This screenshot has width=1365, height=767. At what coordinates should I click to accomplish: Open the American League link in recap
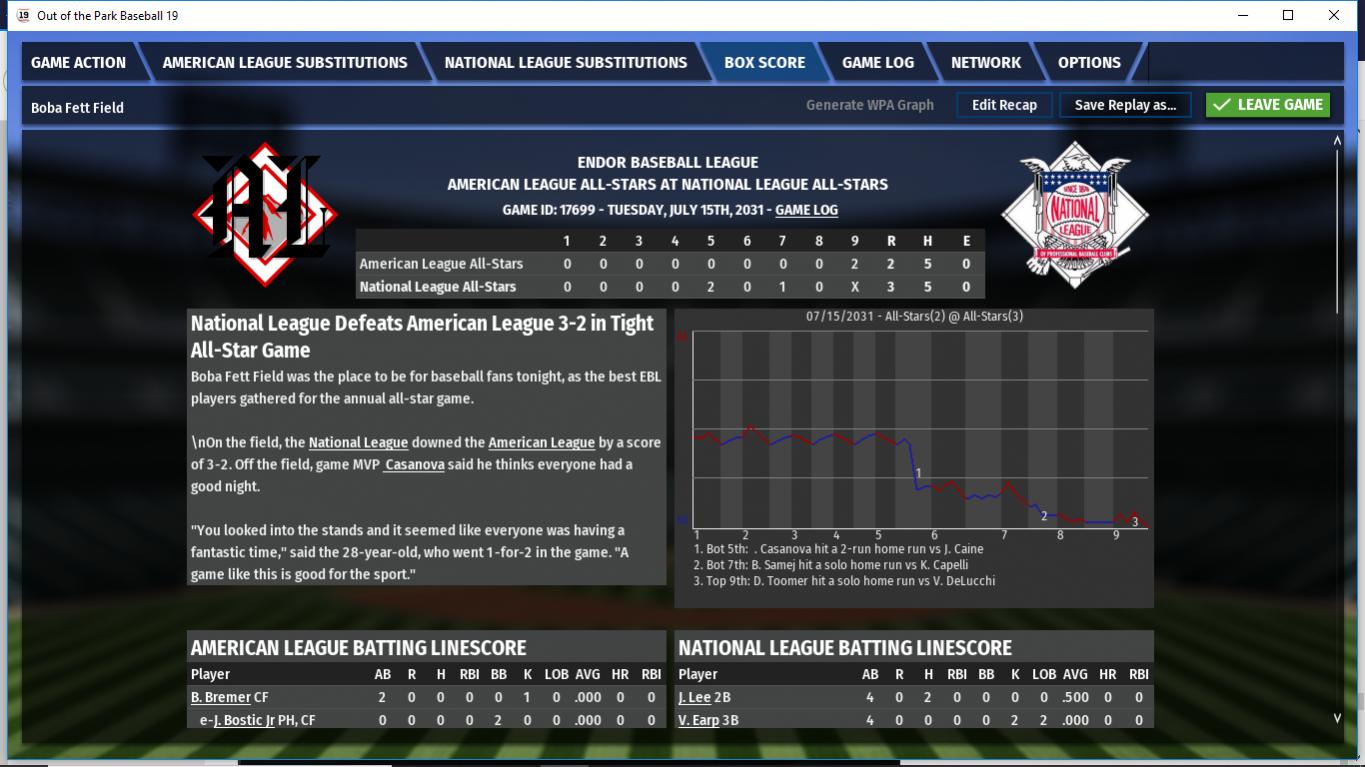pos(541,442)
